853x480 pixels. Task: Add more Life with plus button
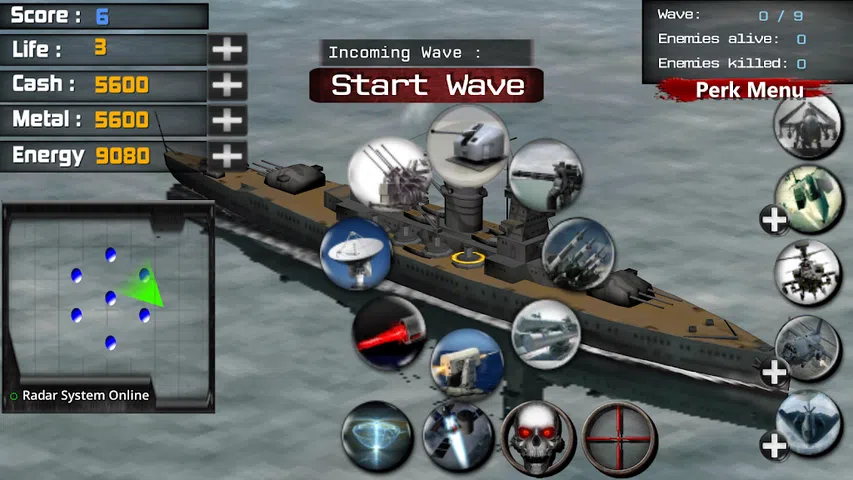click(228, 49)
